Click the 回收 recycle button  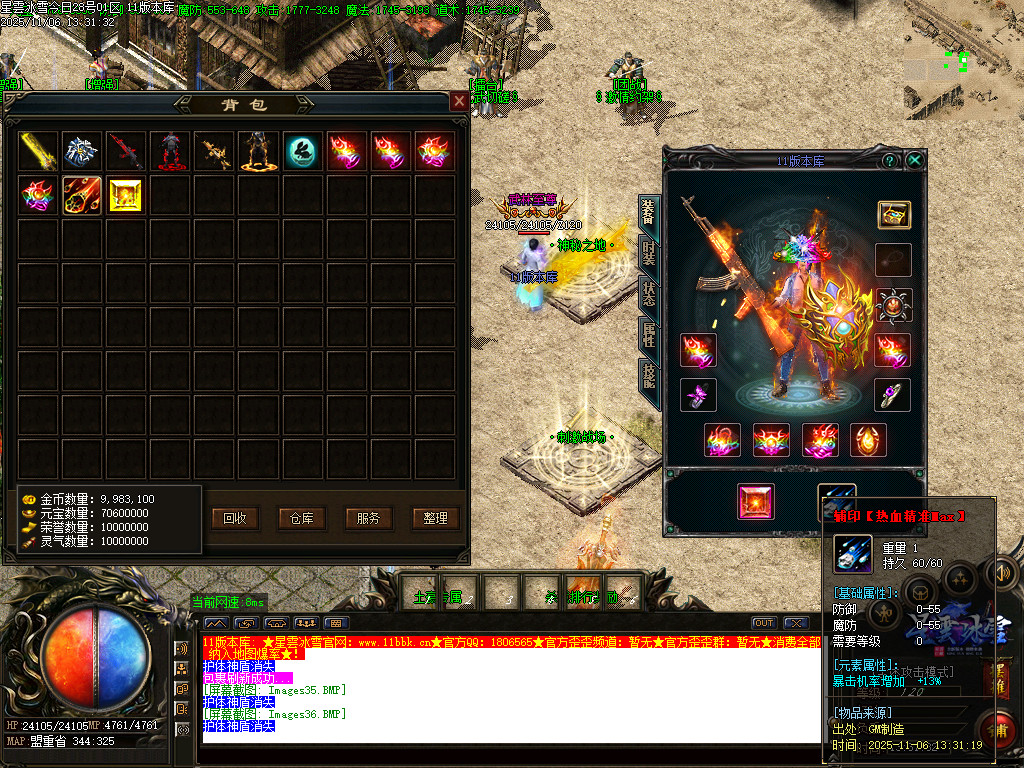(x=235, y=518)
